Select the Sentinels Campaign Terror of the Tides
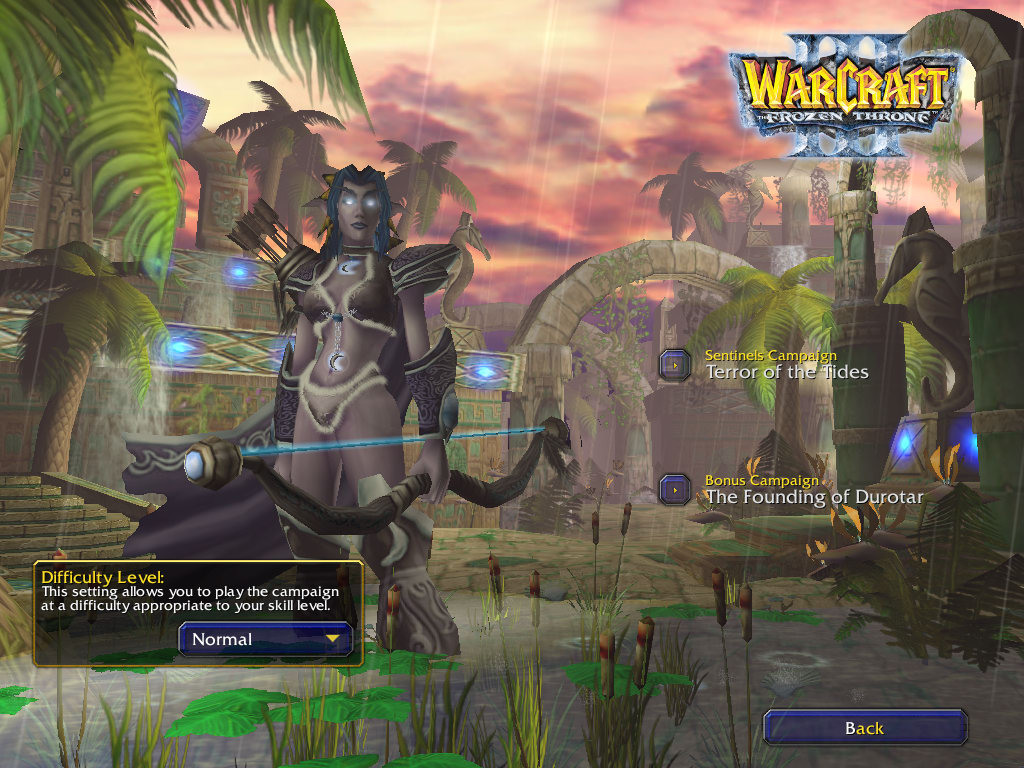The width and height of the screenshot is (1024, 768). pyautogui.click(x=676, y=365)
